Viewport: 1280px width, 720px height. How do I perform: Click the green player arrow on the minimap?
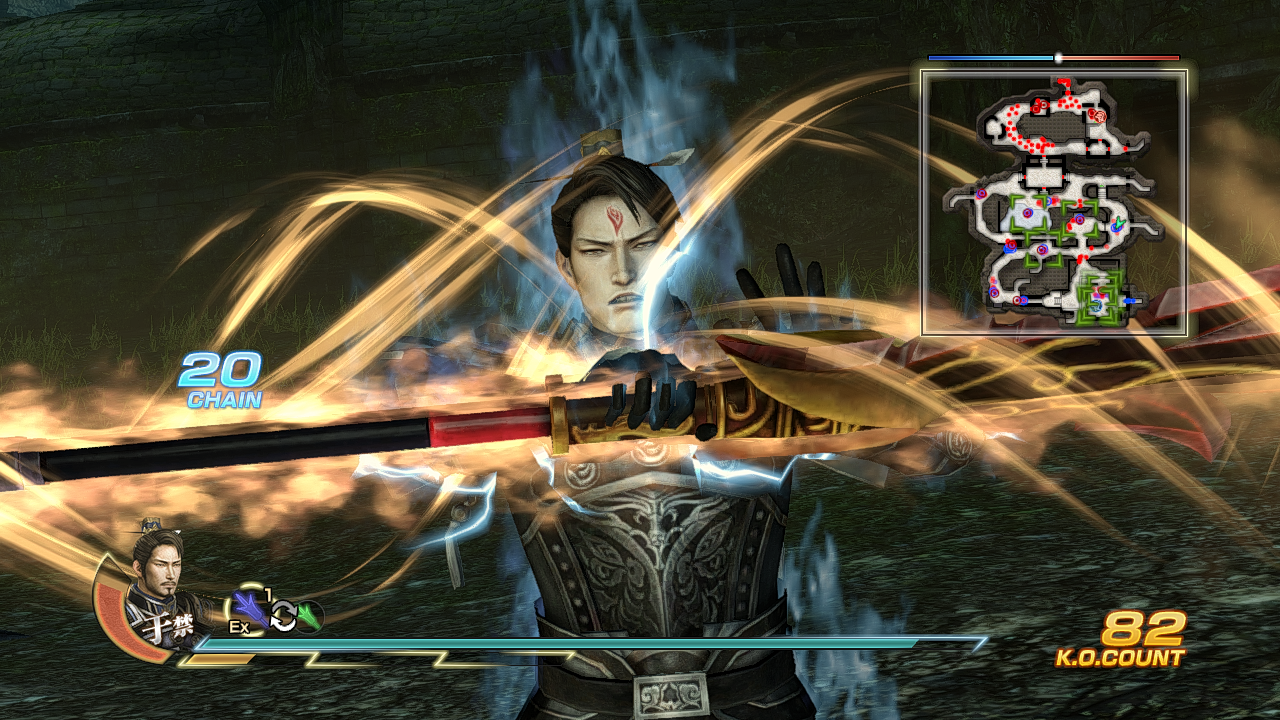point(1120,223)
